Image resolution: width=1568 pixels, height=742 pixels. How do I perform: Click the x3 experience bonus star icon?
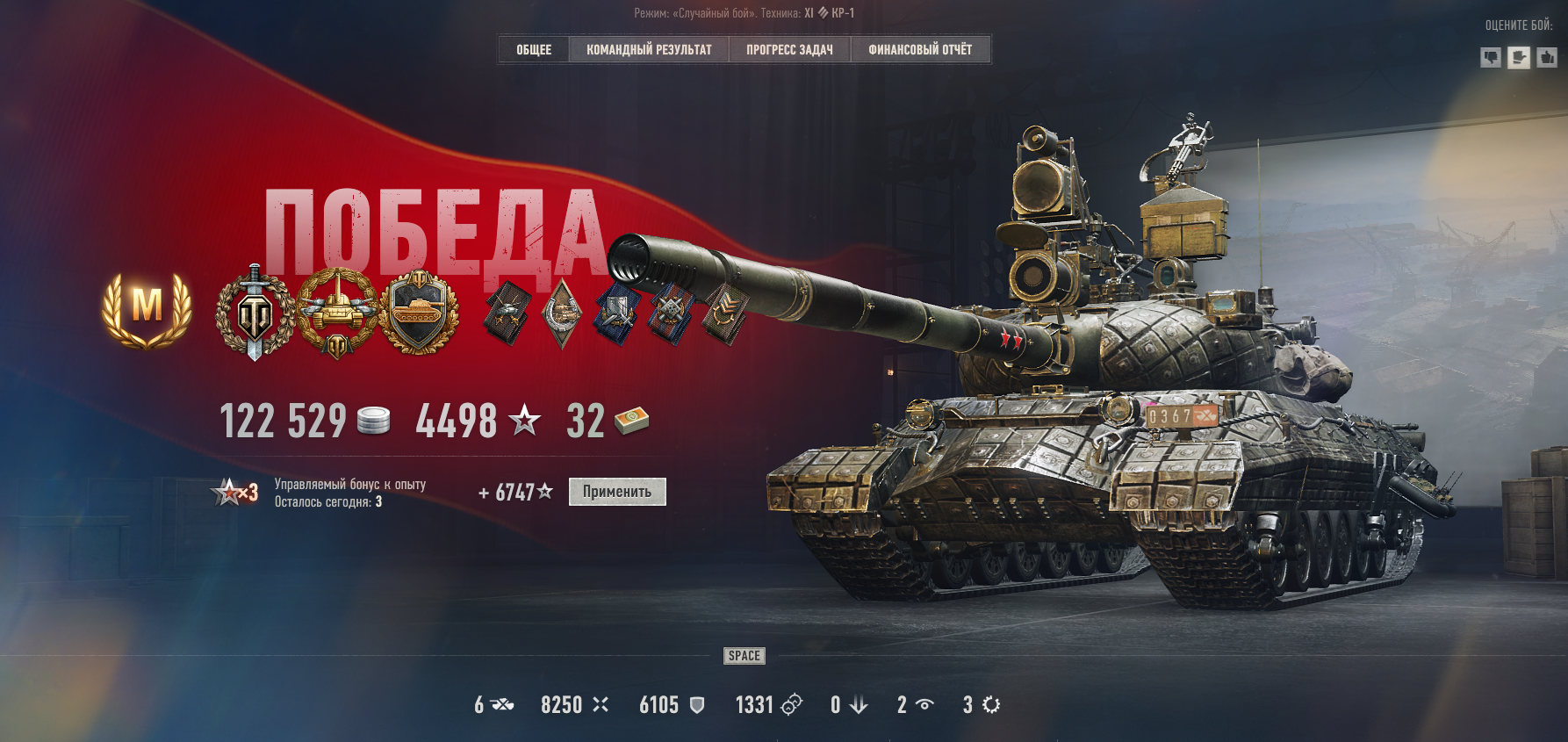click(x=235, y=493)
